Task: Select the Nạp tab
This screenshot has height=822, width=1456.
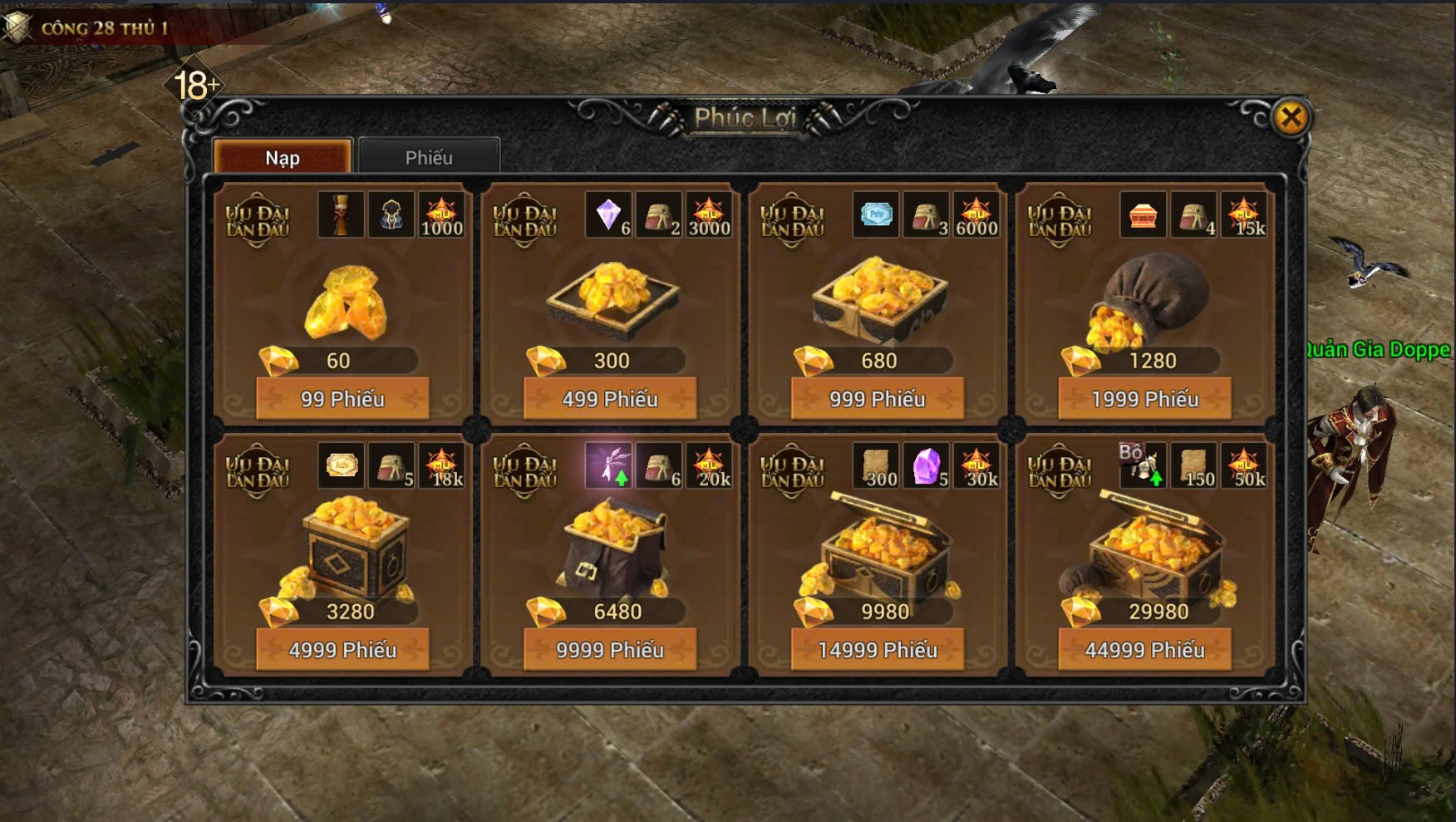Action: coord(283,158)
